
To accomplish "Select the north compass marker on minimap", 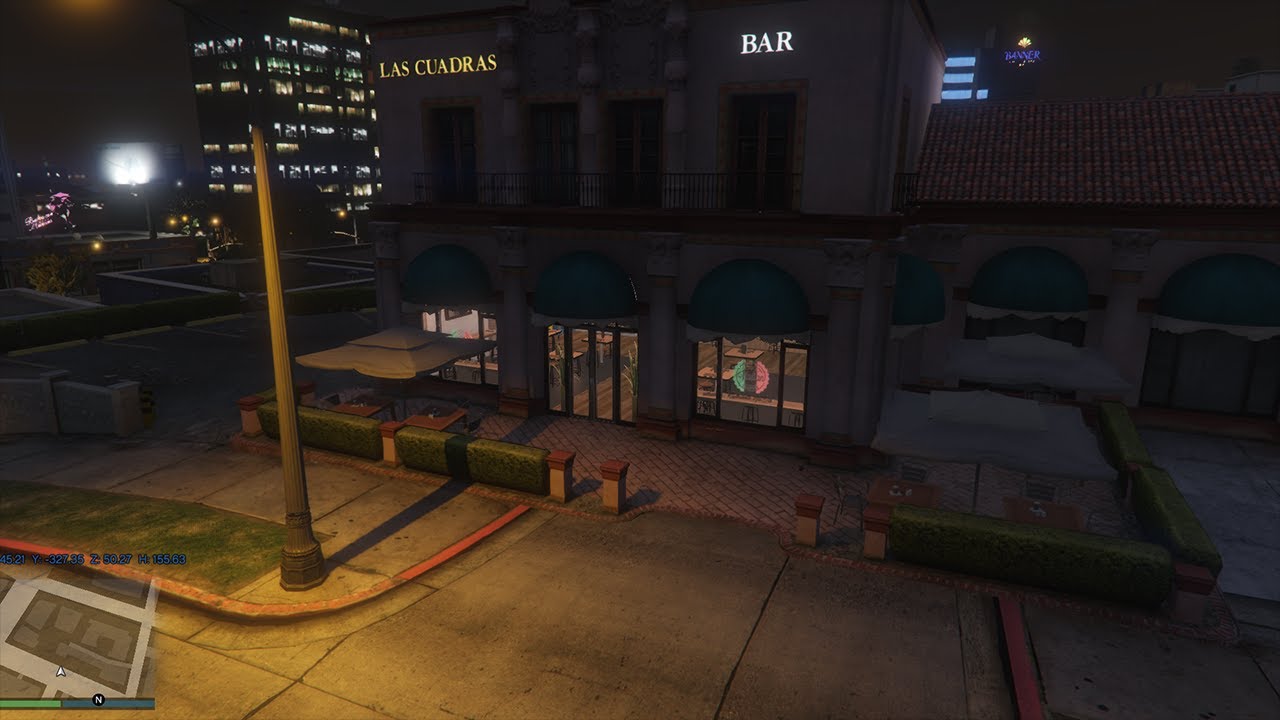I will (x=98, y=699).
